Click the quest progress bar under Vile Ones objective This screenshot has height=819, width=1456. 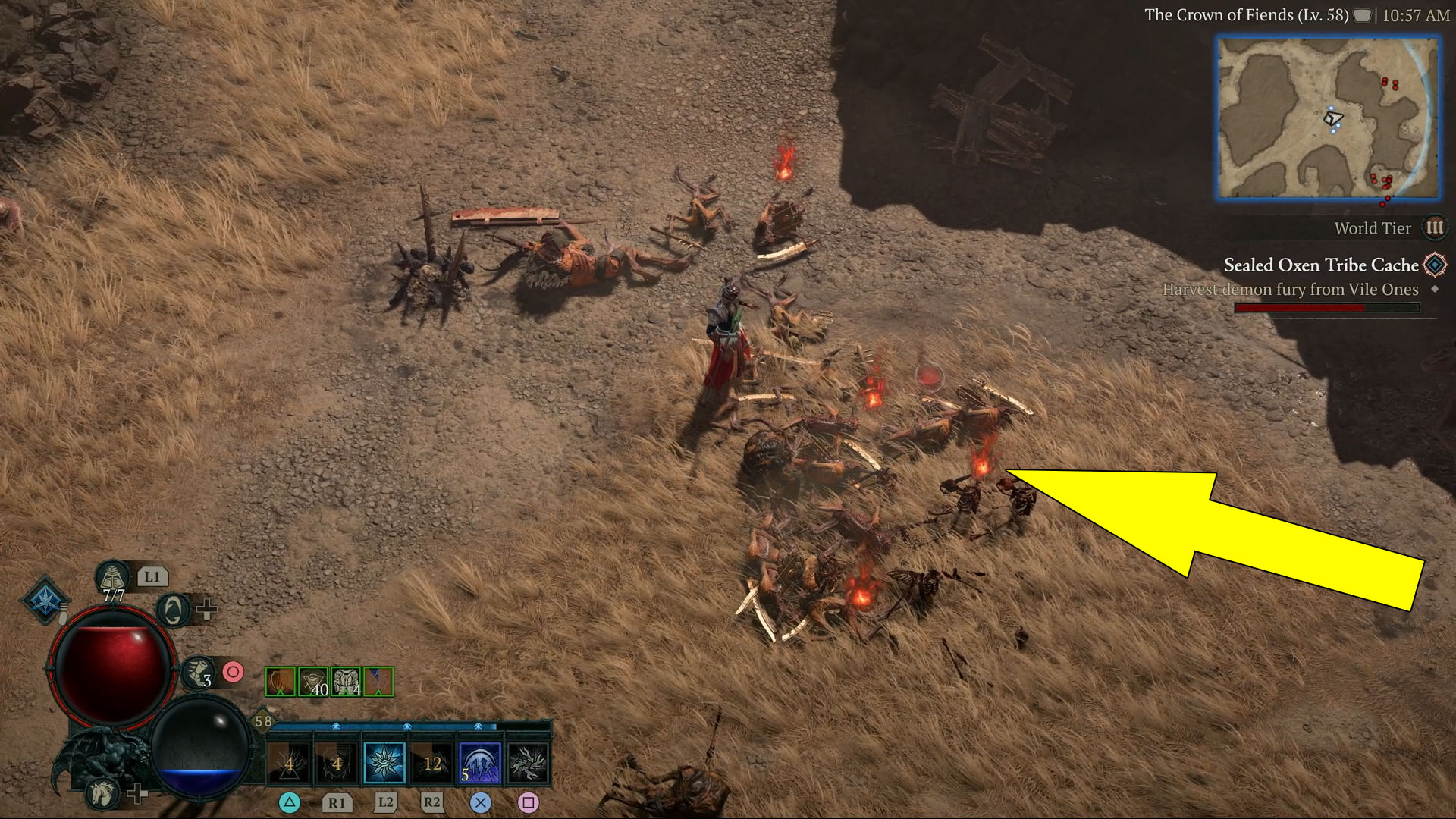coord(1327,308)
